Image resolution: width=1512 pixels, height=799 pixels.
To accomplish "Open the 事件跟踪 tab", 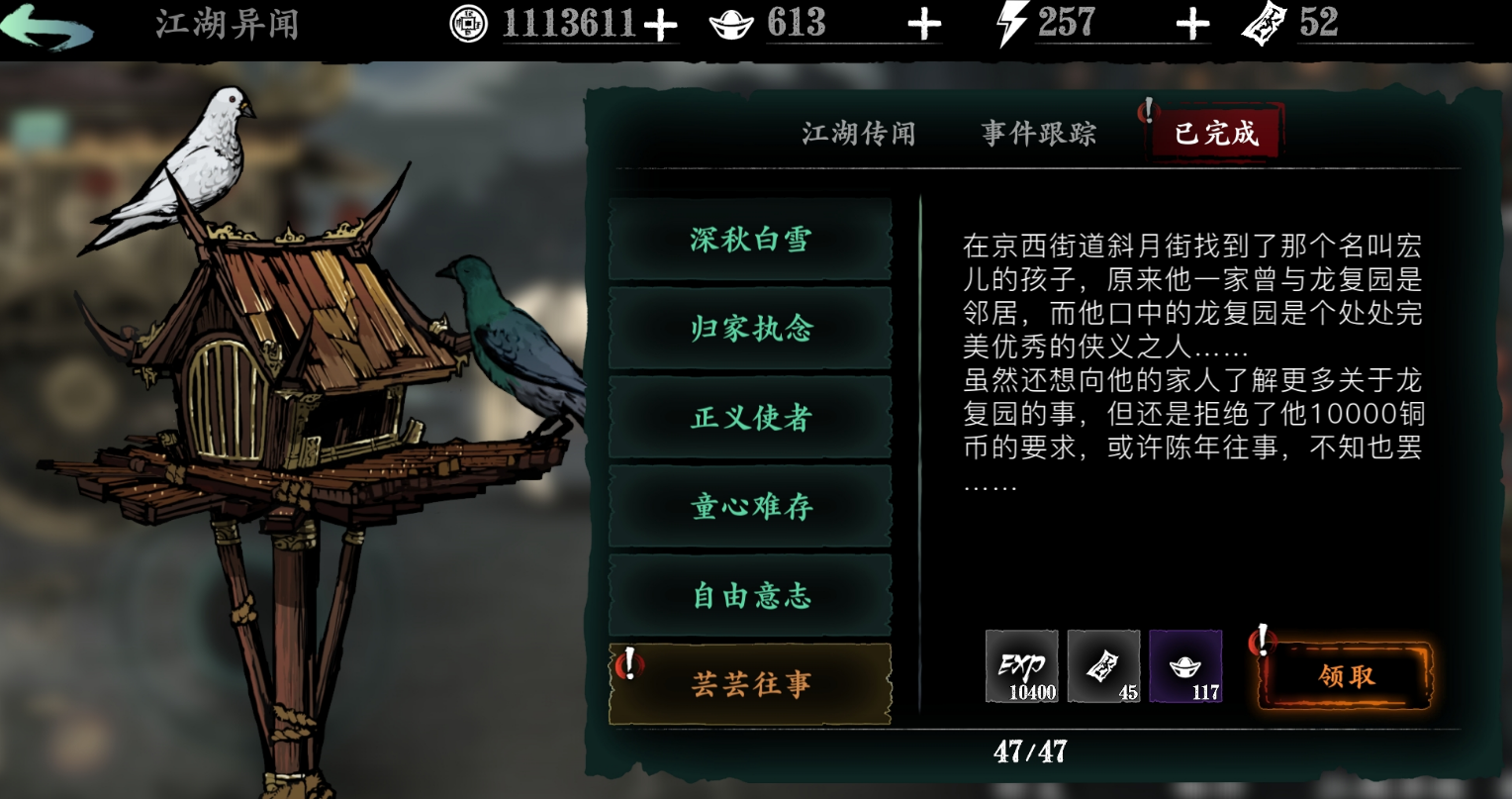I will coord(1039,134).
